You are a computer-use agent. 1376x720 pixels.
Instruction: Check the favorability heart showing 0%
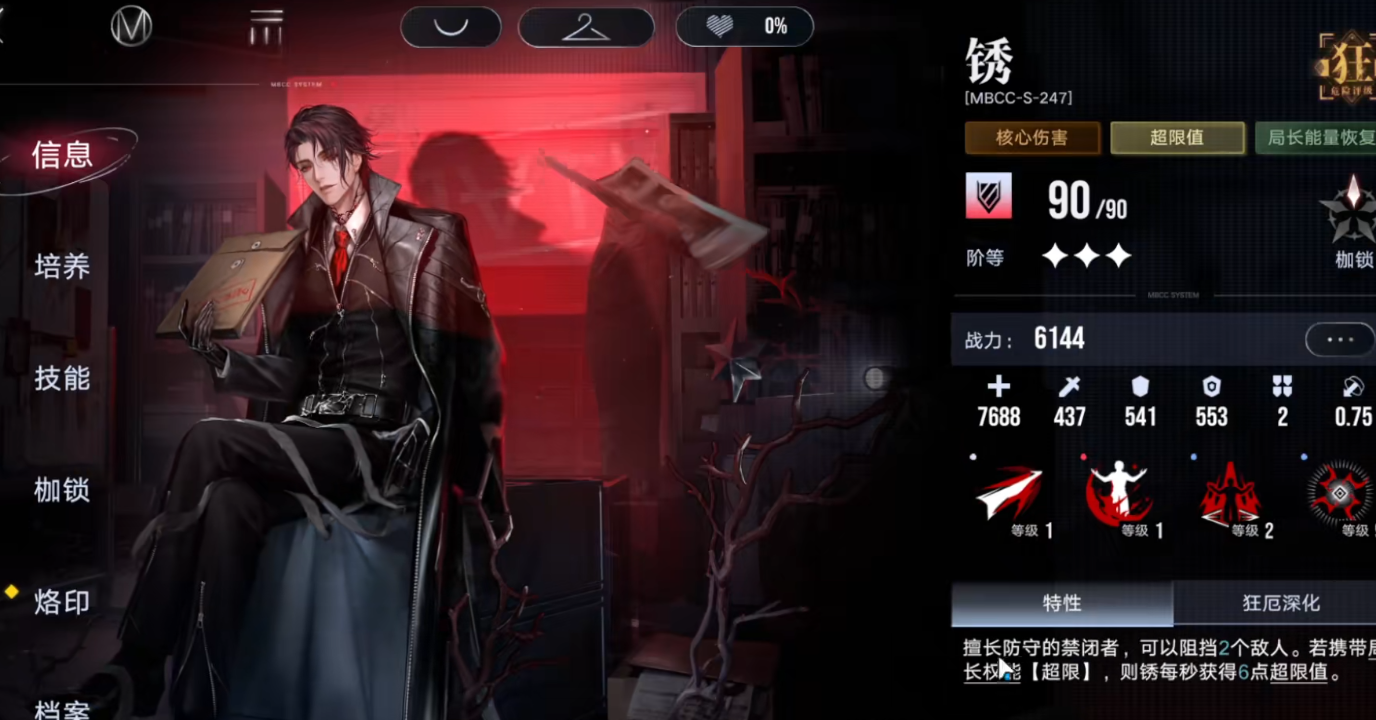point(744,26)
